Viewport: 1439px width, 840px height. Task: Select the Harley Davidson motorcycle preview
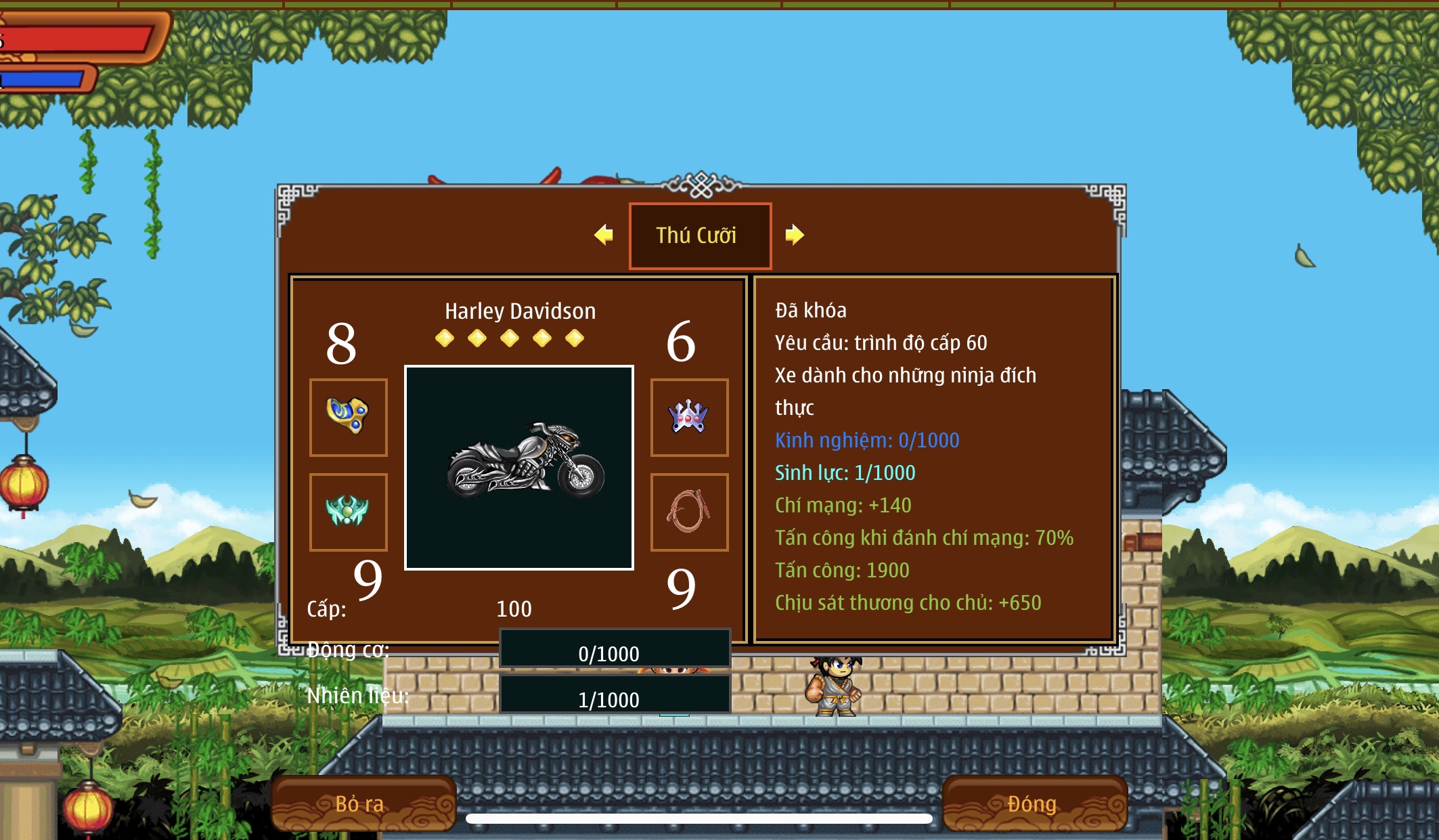pos(519,468)
